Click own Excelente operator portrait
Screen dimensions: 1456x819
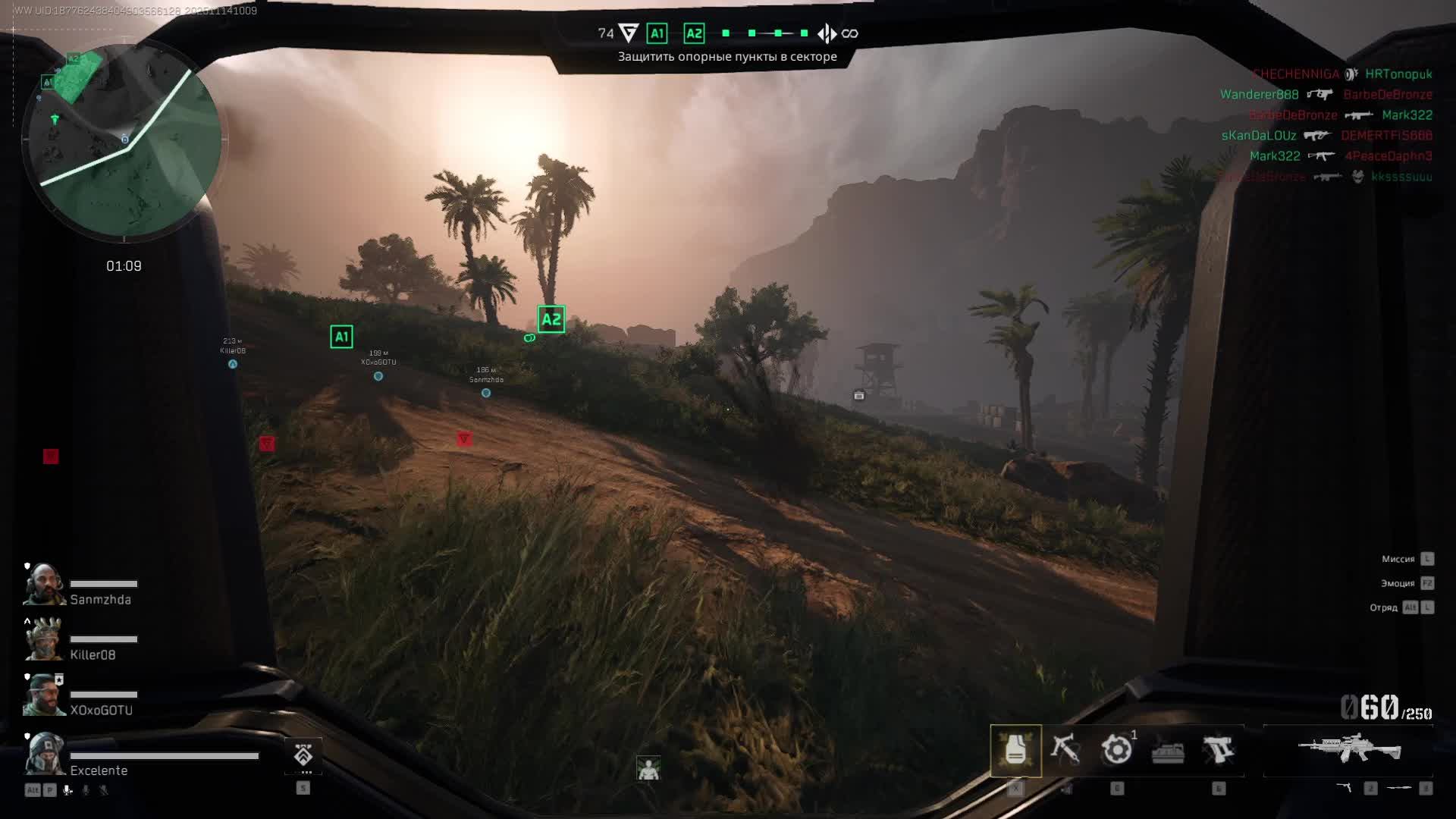44,754
